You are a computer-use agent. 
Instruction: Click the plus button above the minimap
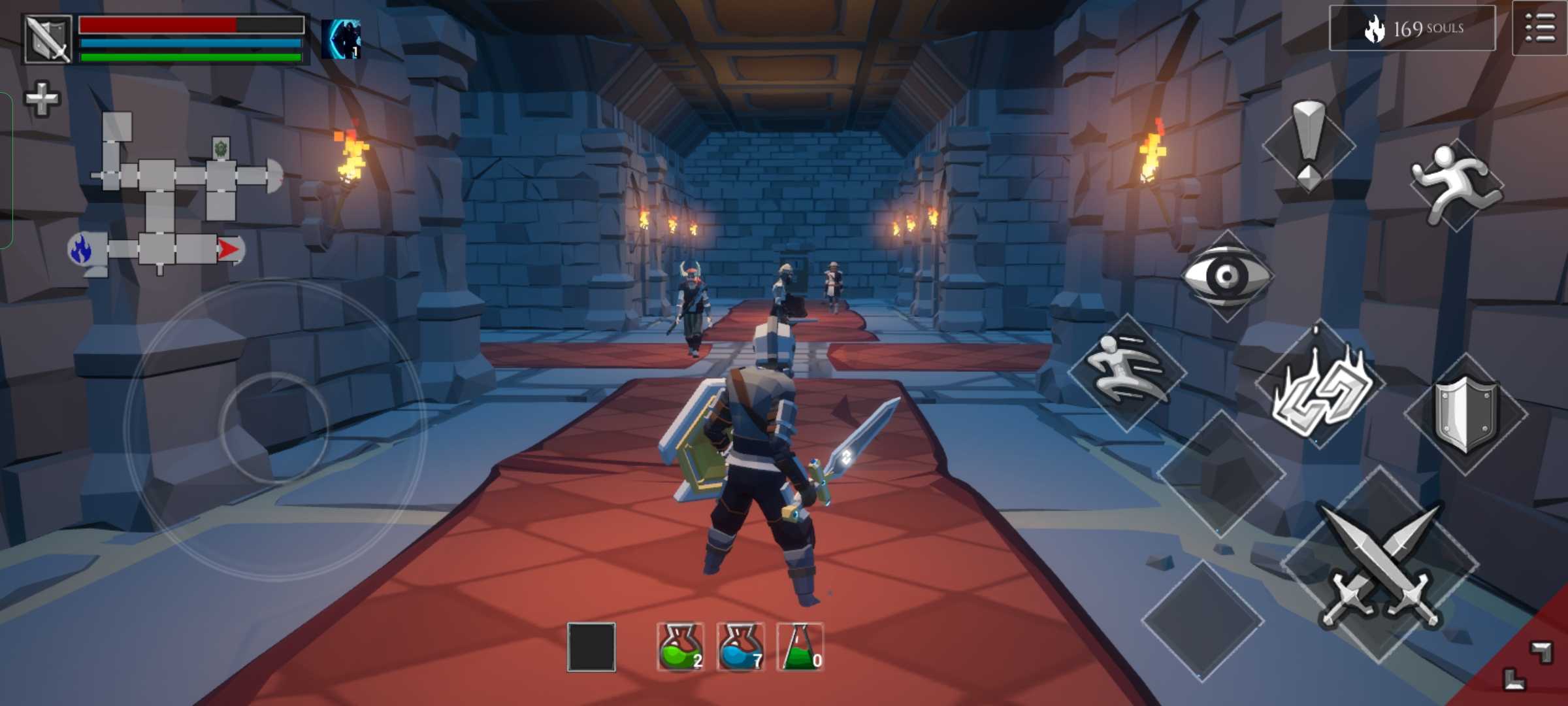coord(42,99)
